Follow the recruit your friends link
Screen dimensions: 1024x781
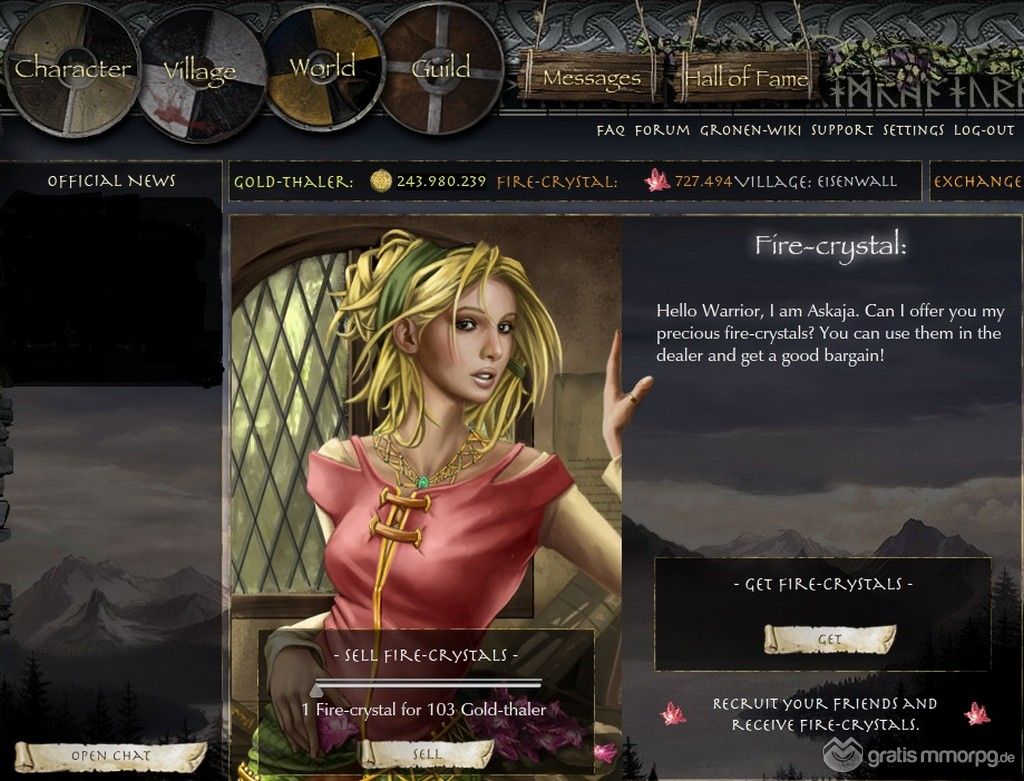point(825,714)
